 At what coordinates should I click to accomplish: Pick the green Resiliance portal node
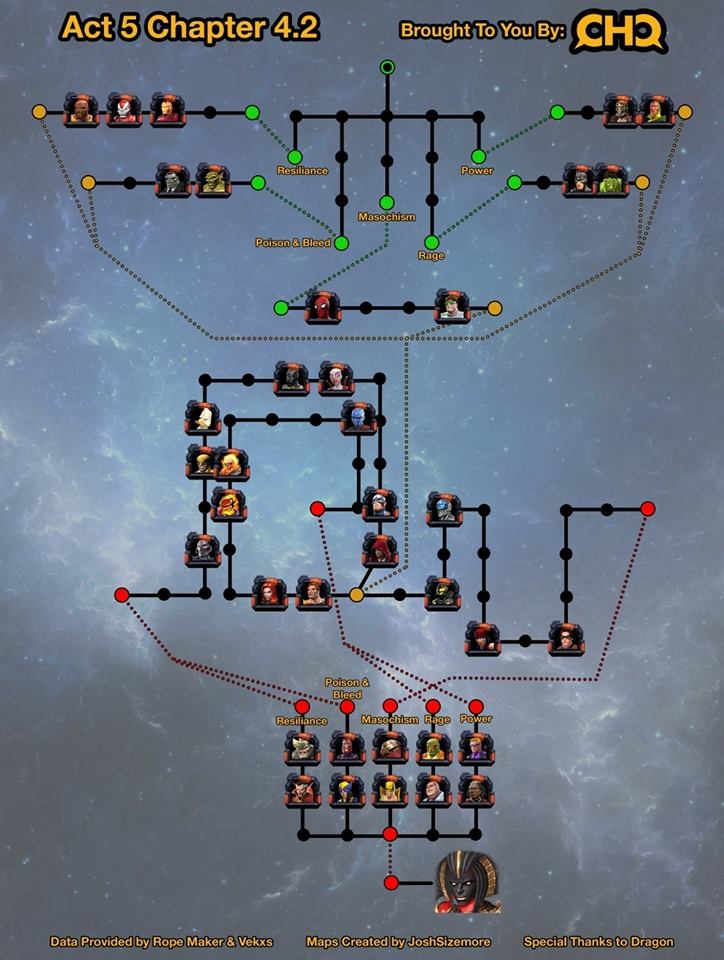click(x=295, y=157)
